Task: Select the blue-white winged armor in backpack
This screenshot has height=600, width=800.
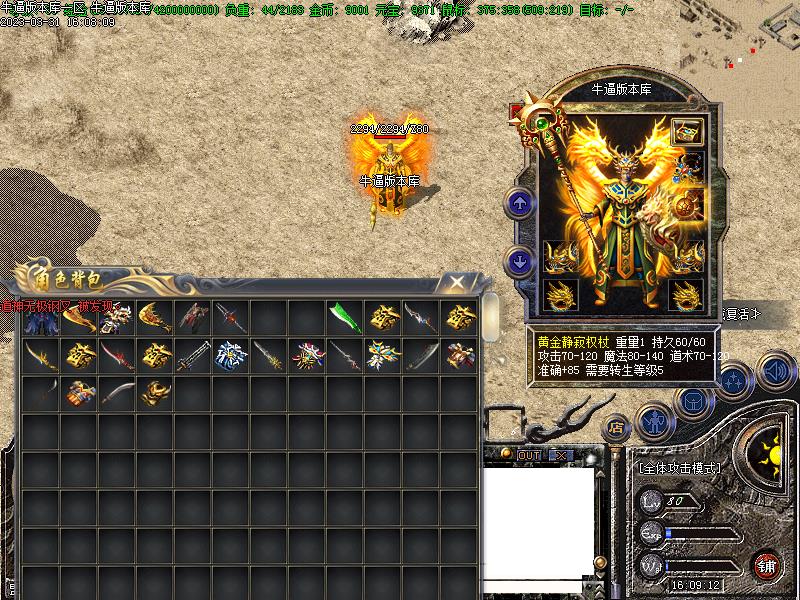Action: point(231,355)
